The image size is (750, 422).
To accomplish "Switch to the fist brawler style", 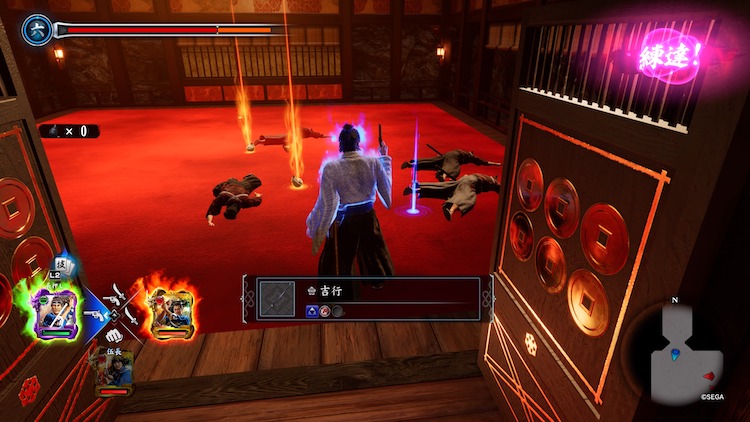I will 113,335.
